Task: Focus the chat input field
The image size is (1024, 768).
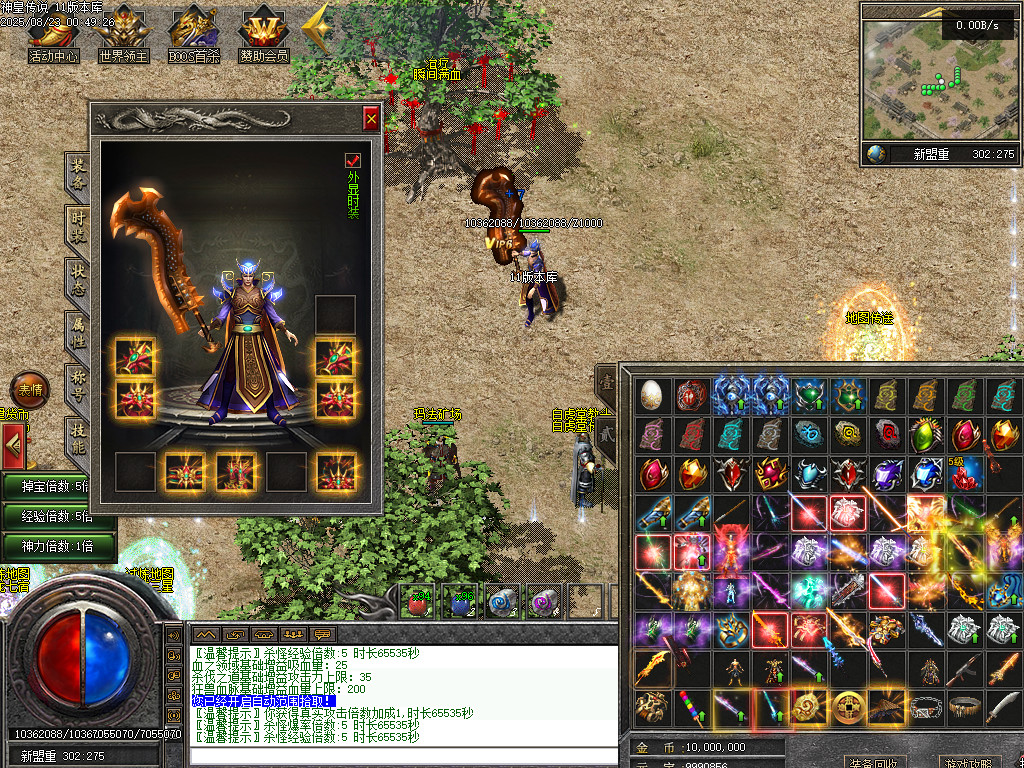Action: [x=400, y=755]
